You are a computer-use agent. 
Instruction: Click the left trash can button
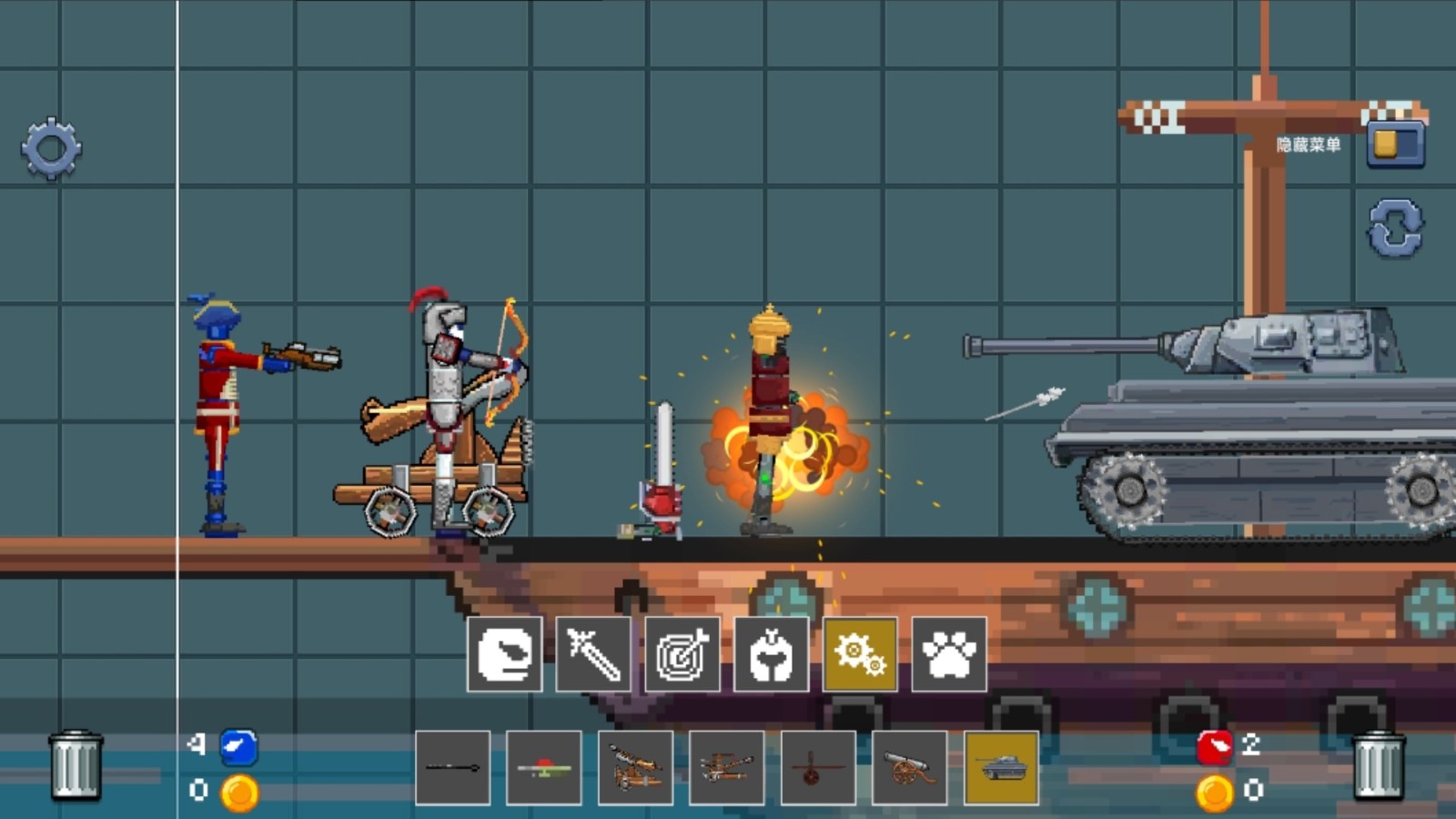(x=76, y=764)
